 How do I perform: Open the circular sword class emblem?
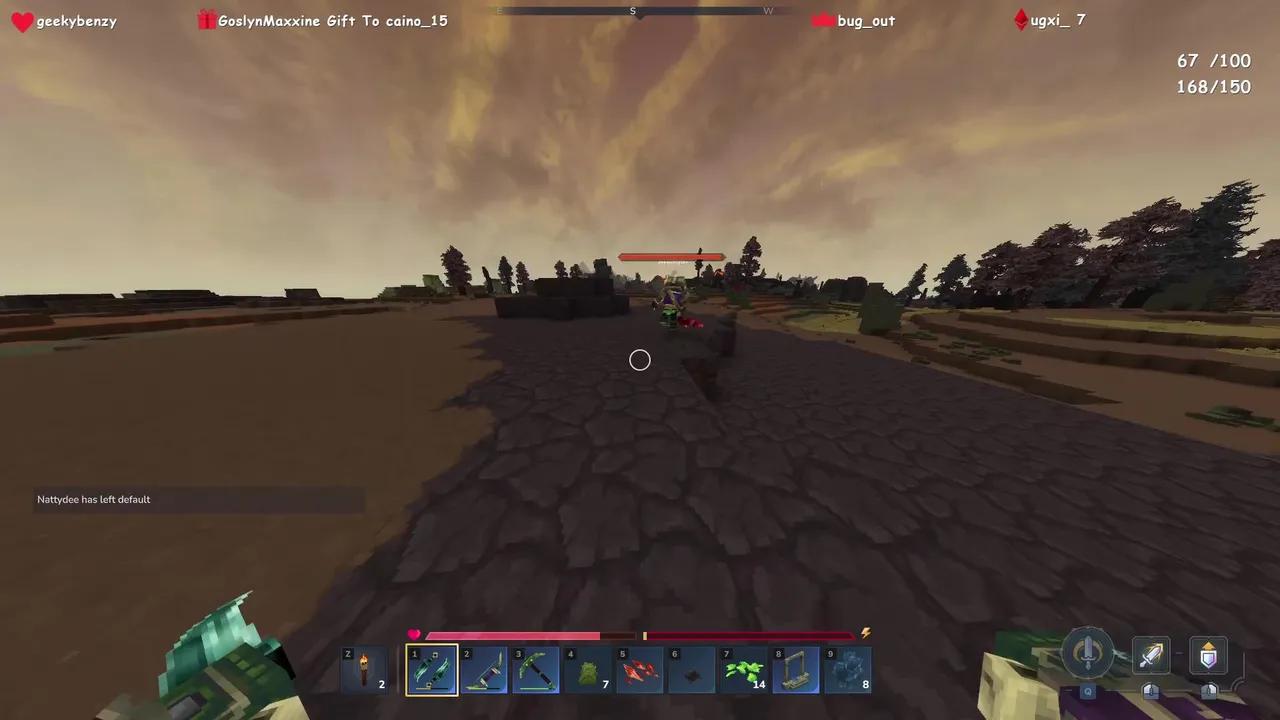(x=1088, y=653)
